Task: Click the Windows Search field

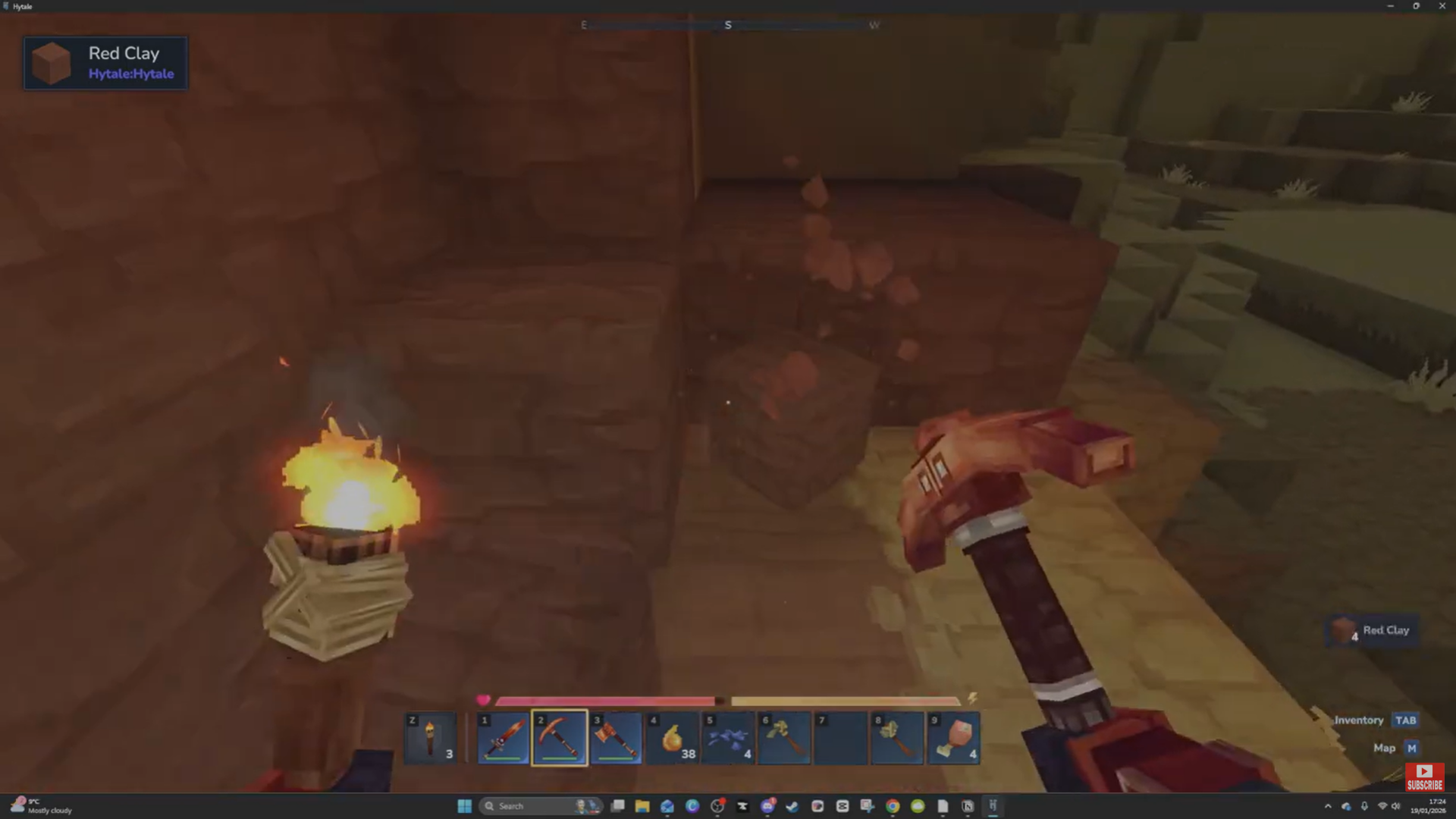Action: [x=531, y=806]
